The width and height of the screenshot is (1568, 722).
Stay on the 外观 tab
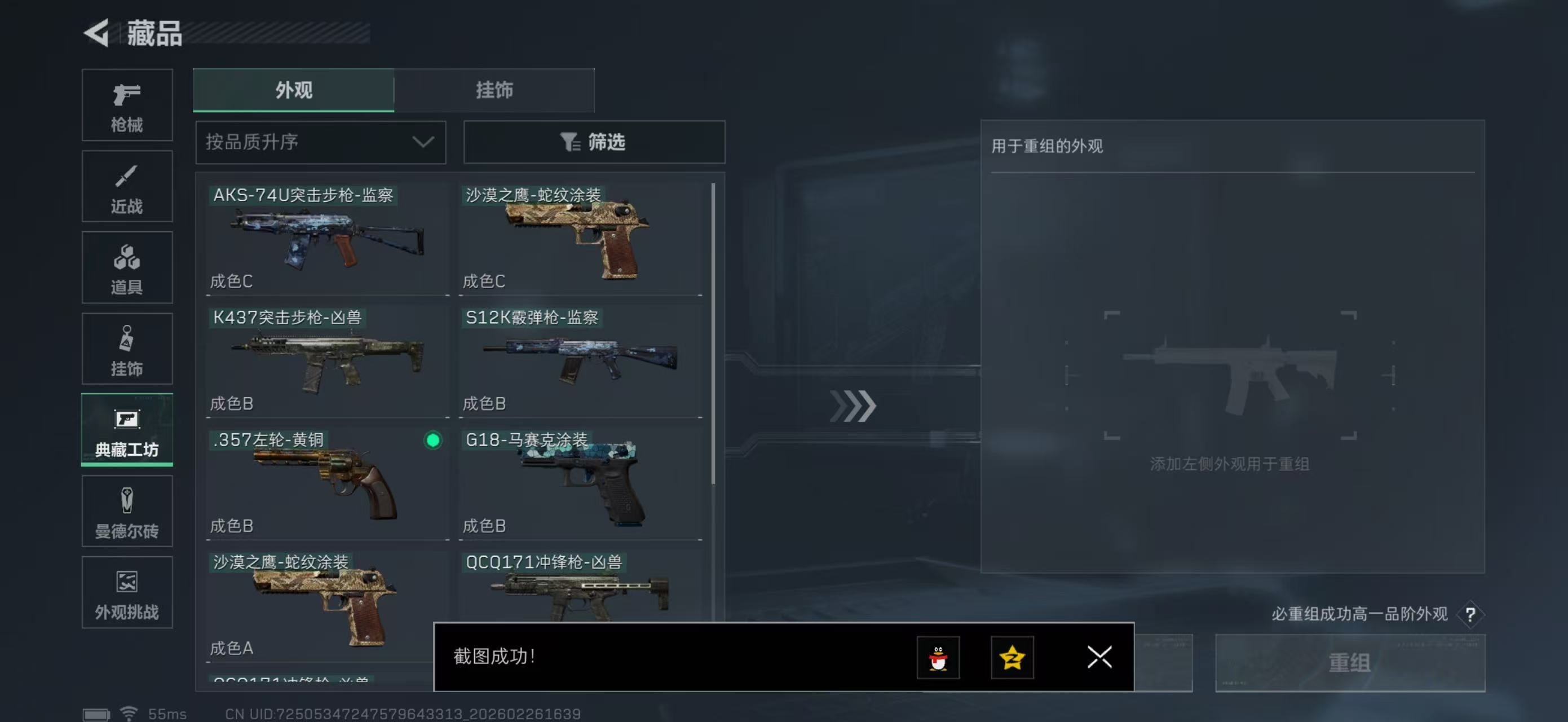click(293, 90)
